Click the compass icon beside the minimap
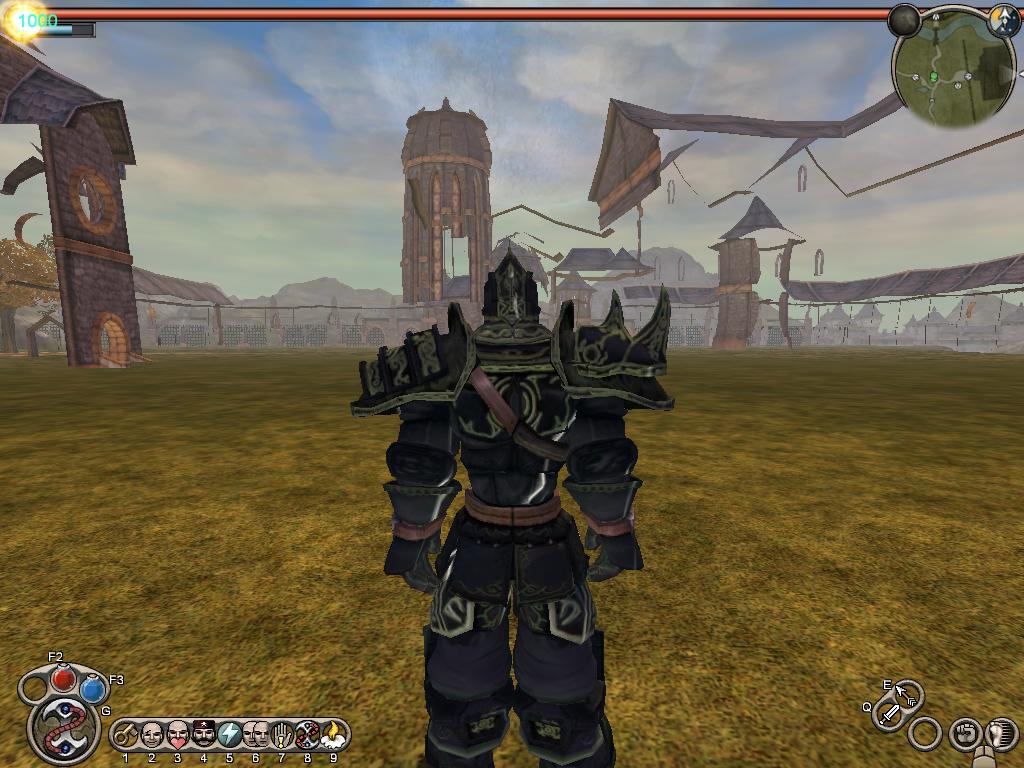1024x768 pixels. point(1003,22)
